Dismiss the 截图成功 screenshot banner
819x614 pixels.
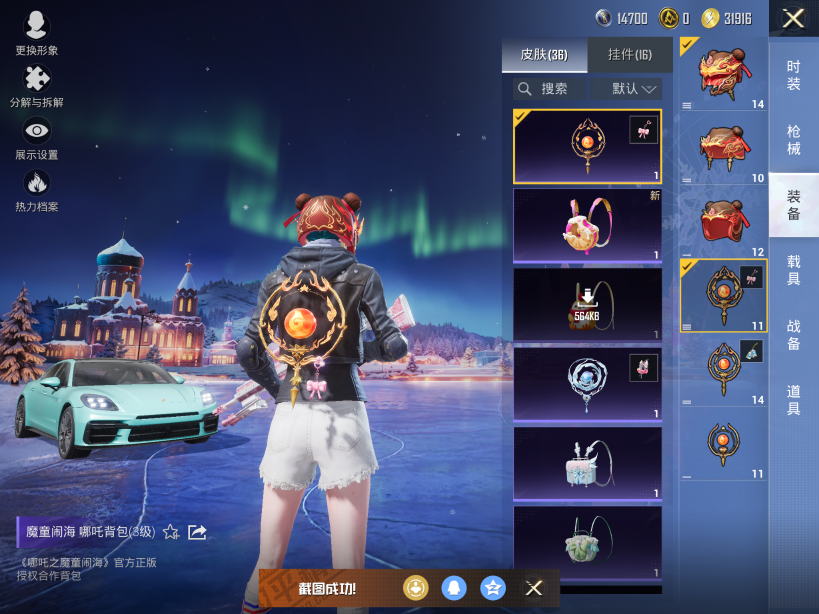point(534,588)
